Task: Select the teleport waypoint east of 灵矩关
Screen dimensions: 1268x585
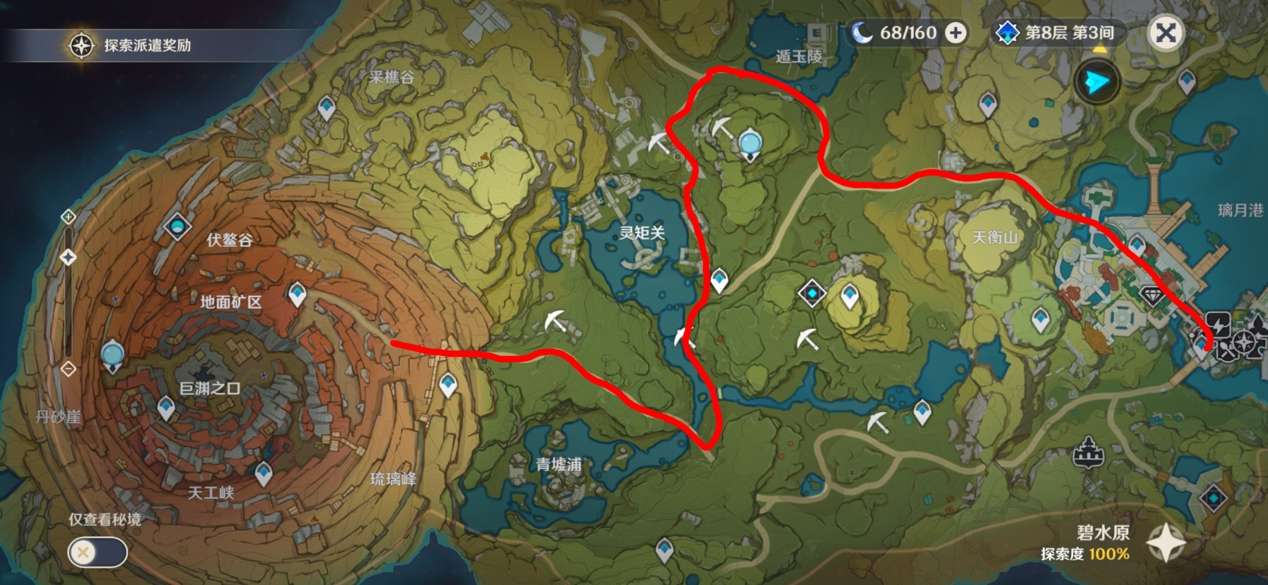Action: point(719,281)
